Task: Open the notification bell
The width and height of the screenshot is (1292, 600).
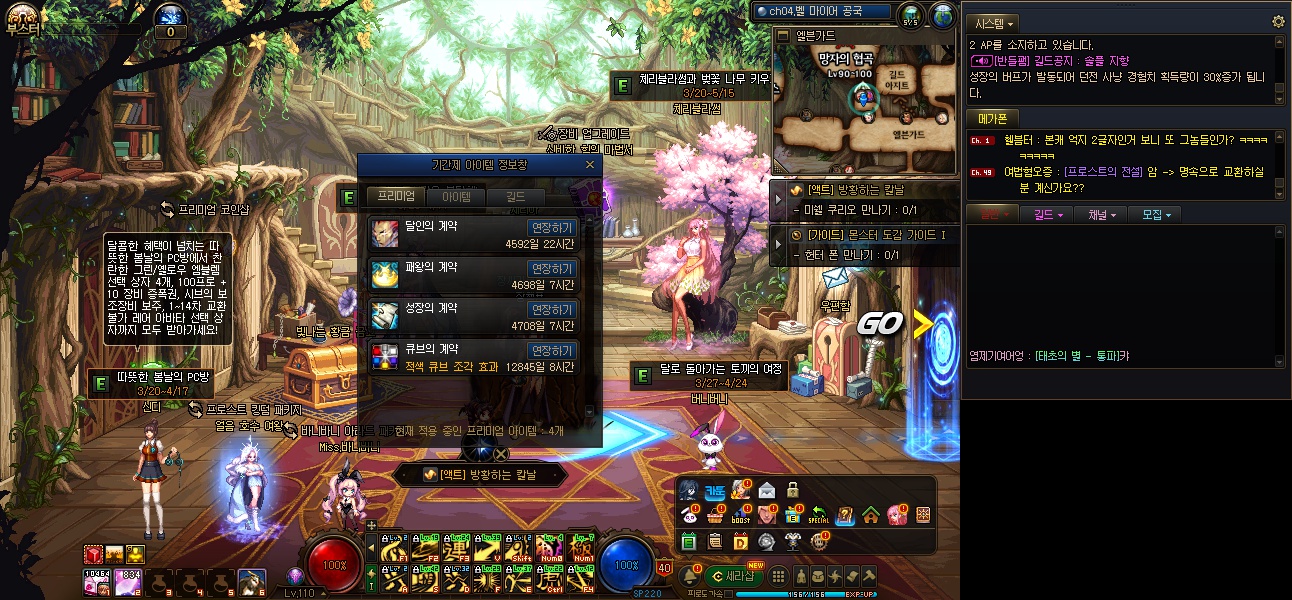Action: (689, 576)
